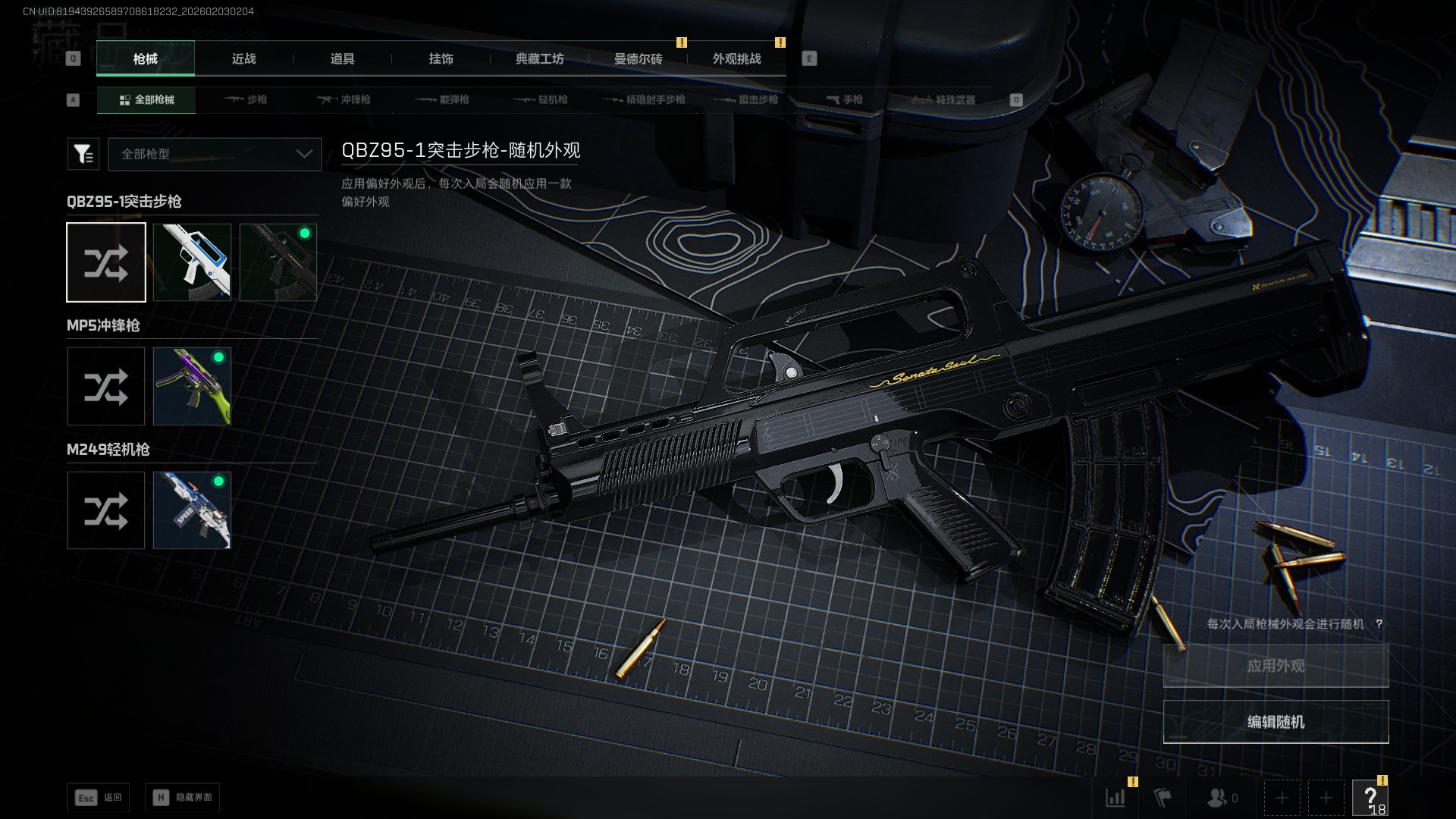Filter by 冲锋枪 weapon category
This screenshot has width=1456, height=819.
[344, 100]
